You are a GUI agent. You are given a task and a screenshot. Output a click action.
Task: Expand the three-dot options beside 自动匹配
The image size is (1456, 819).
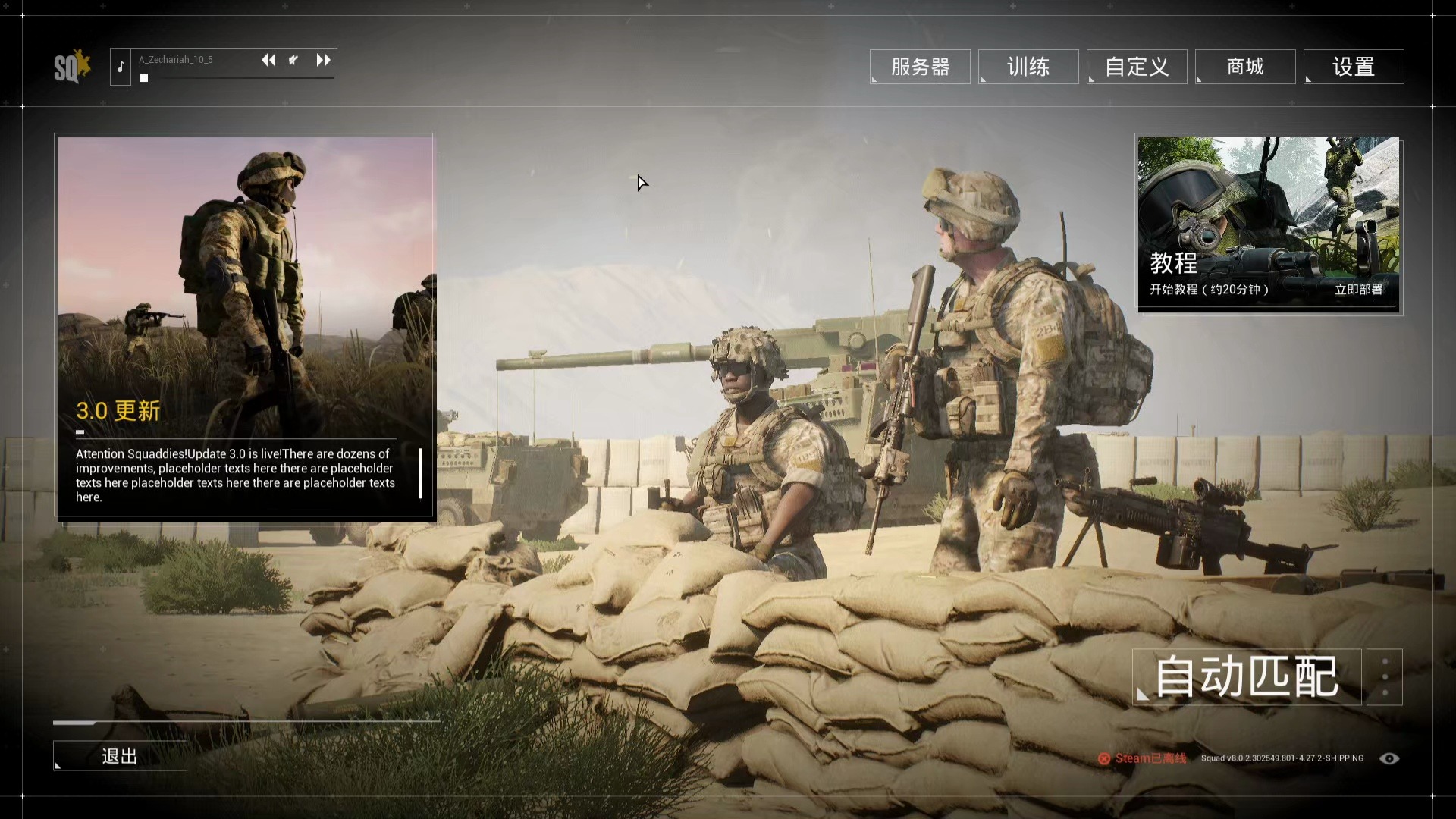pyautogui.click(x=1385, y=676)
